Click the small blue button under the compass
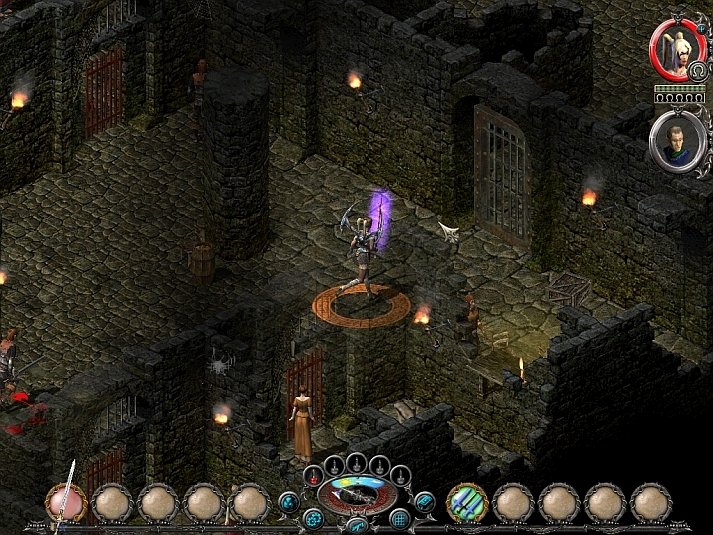 click(x=357, y=524)
